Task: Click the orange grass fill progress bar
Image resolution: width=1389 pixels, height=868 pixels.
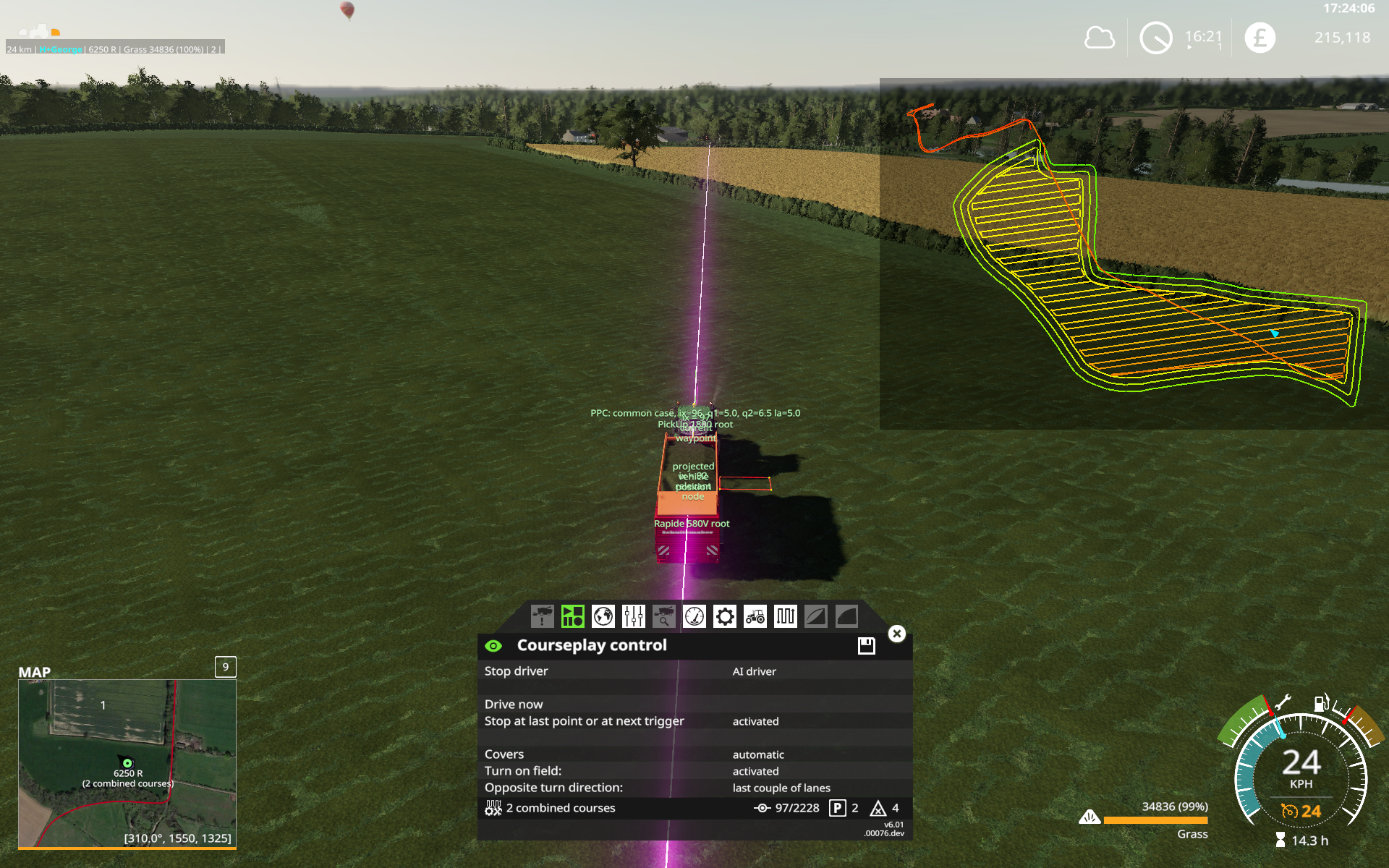Action: 1156,820
